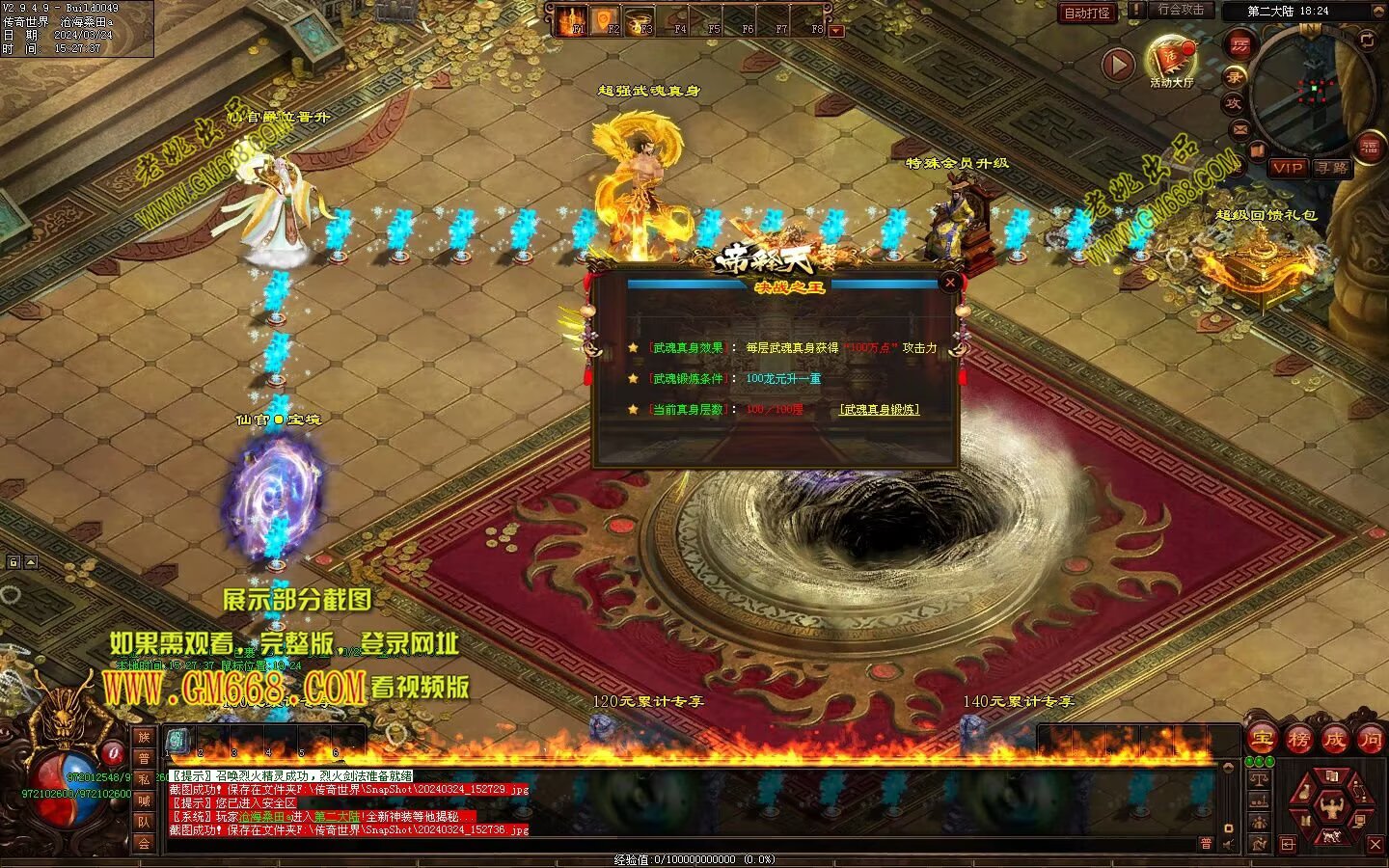Switch chat to the 队 team channel

click(144, 822)
